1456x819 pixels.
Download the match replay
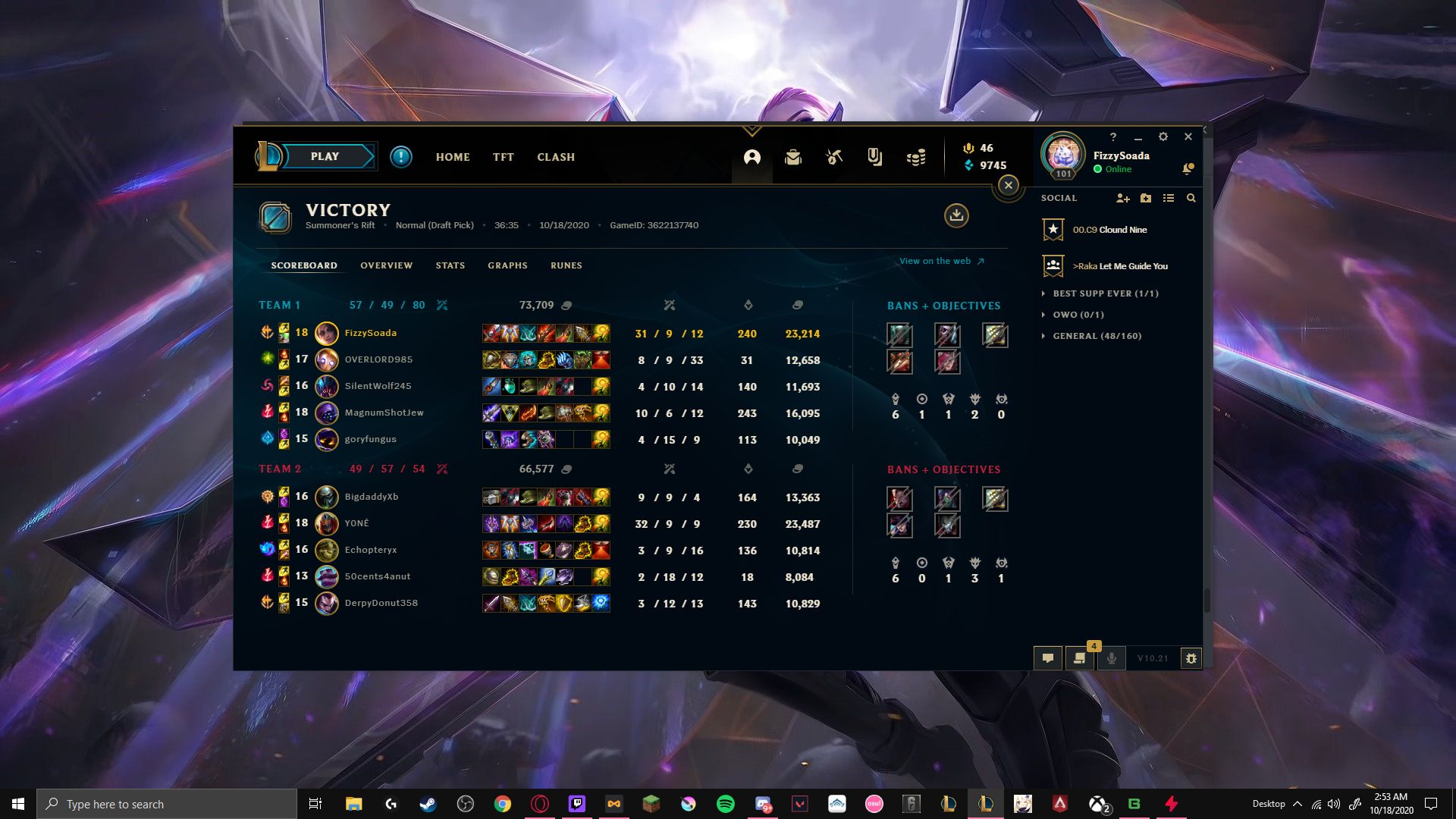coord(956,216)
